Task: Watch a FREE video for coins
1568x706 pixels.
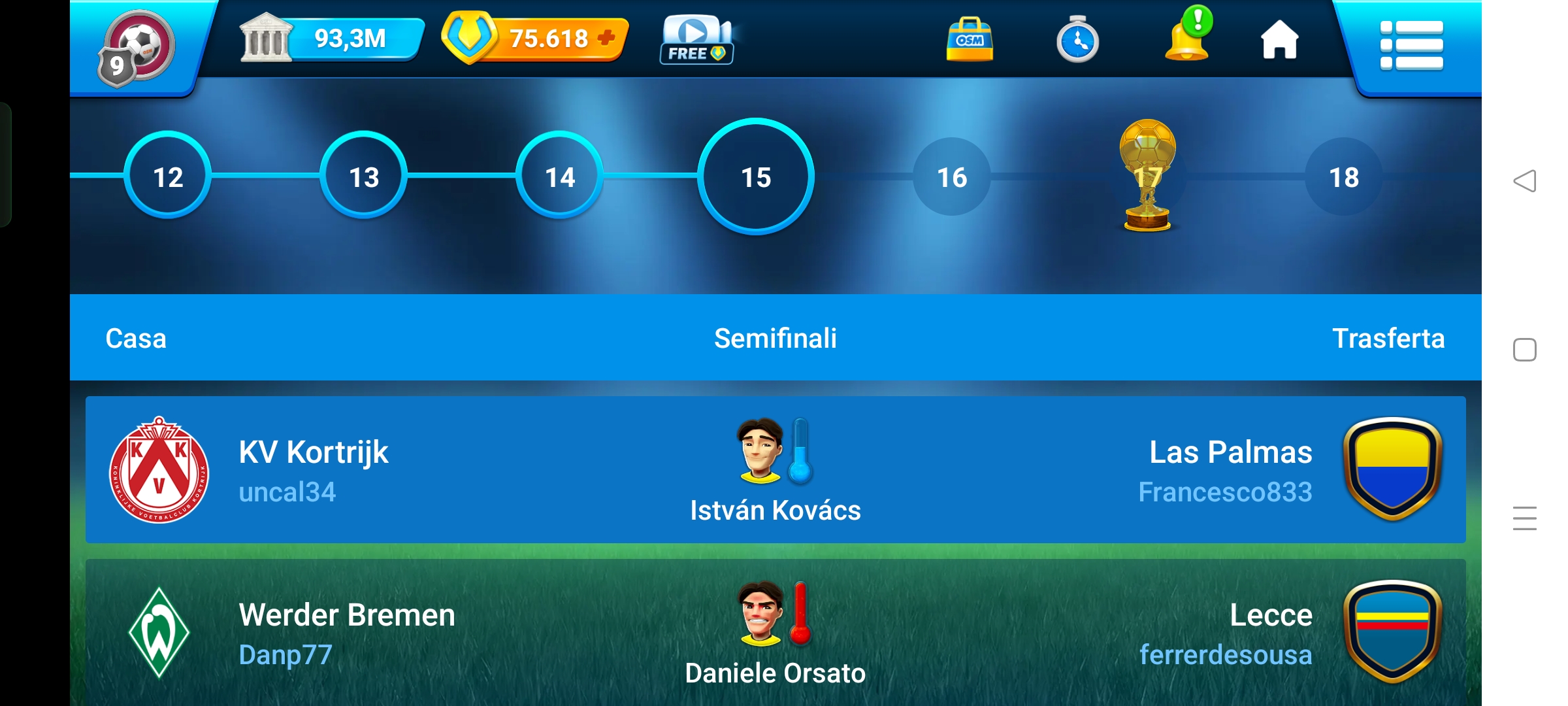Action: coord(696,41)
